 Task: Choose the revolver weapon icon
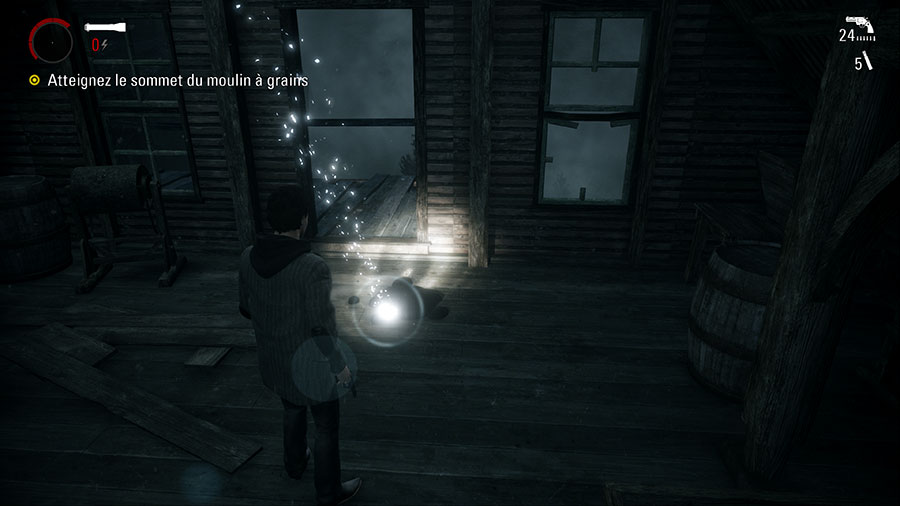pos(860,23)
